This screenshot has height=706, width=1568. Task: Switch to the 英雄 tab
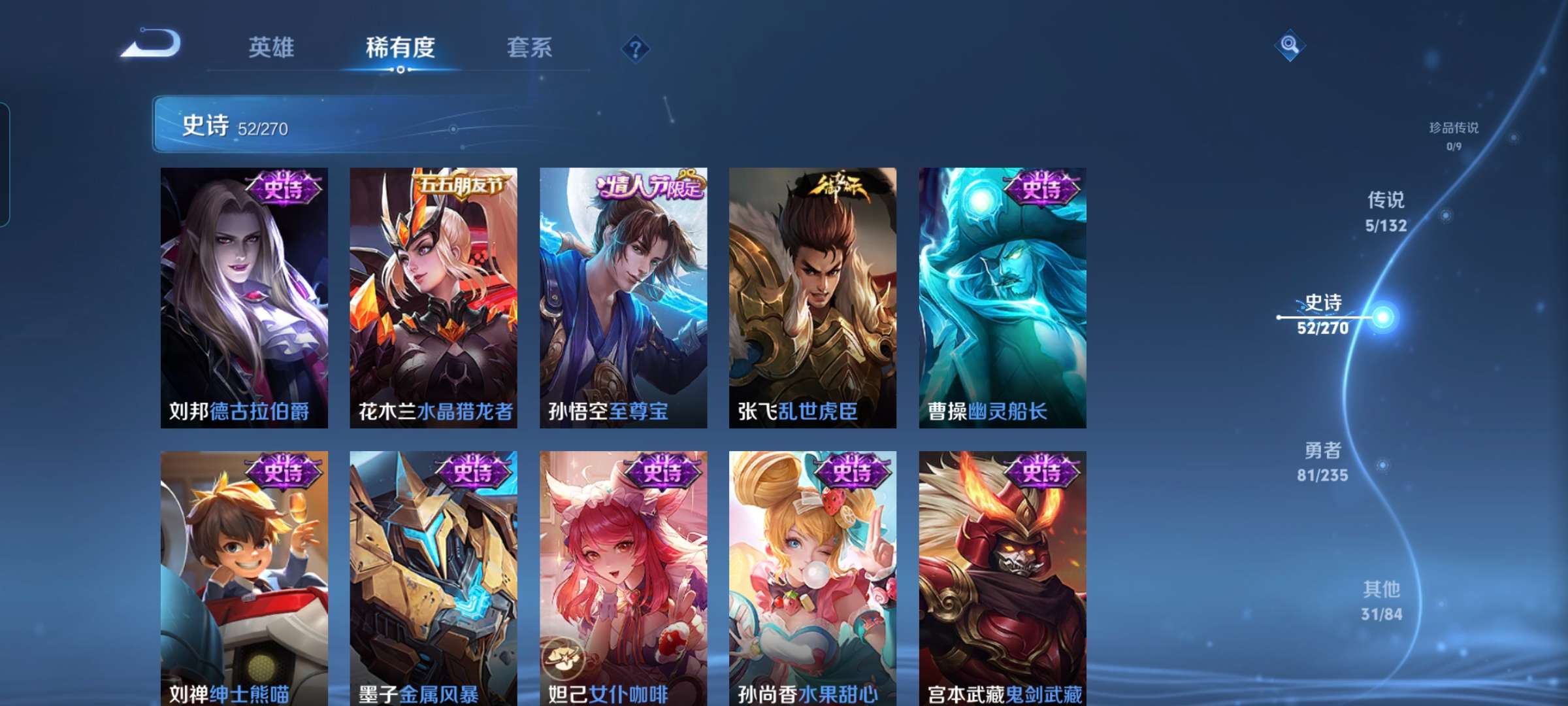(x=272, y=47)
